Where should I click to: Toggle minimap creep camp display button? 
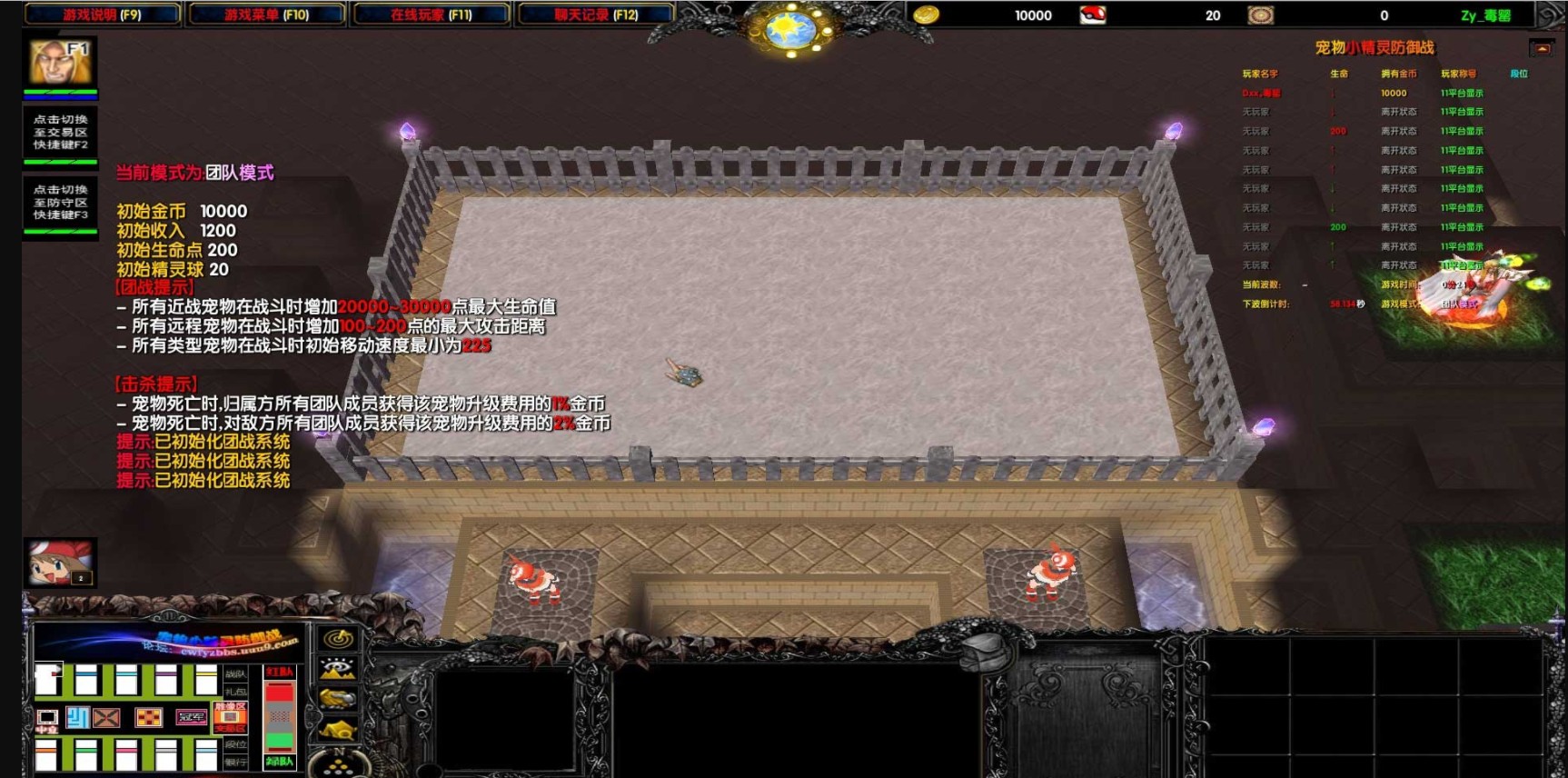point(339,729)
